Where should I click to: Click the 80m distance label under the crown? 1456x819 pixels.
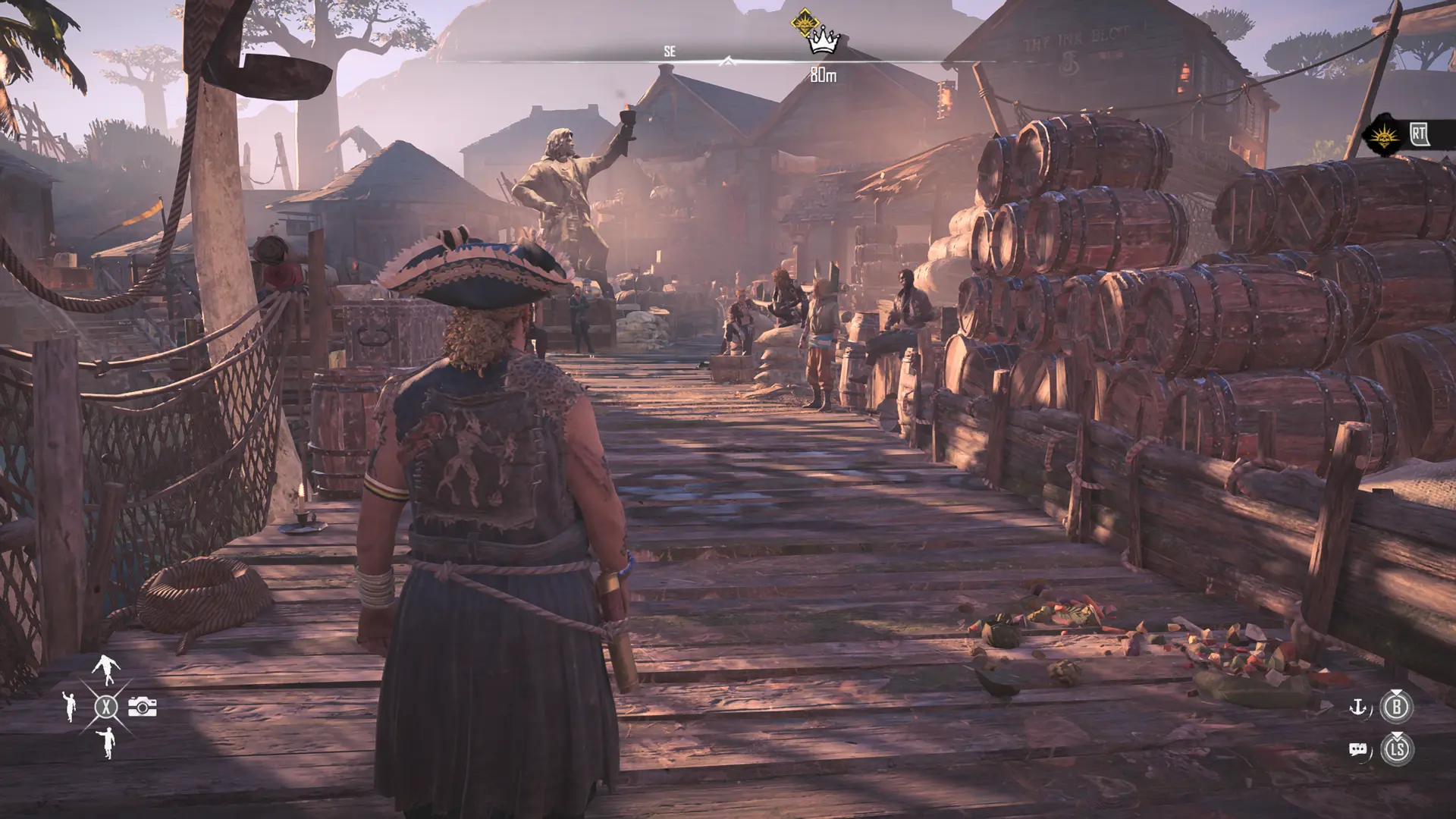pos(824,73)
